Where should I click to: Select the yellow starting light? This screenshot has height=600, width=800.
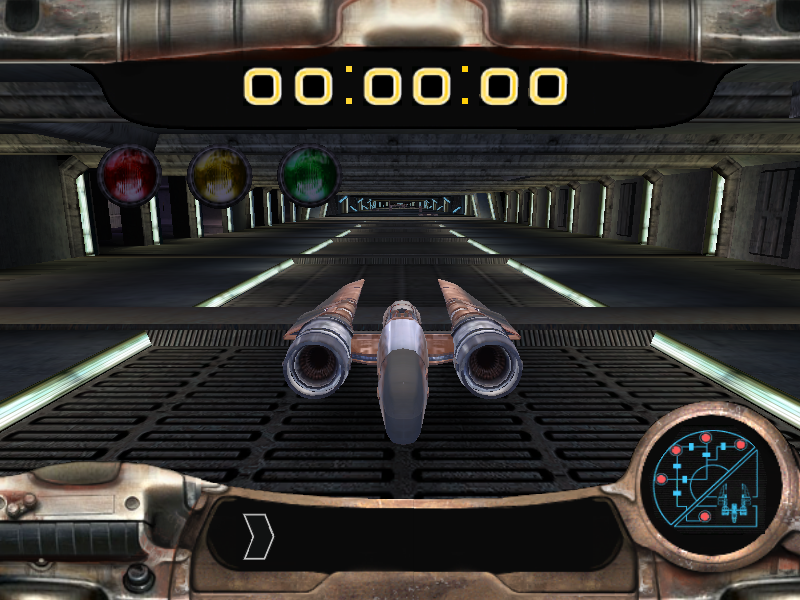pos(219,176)
